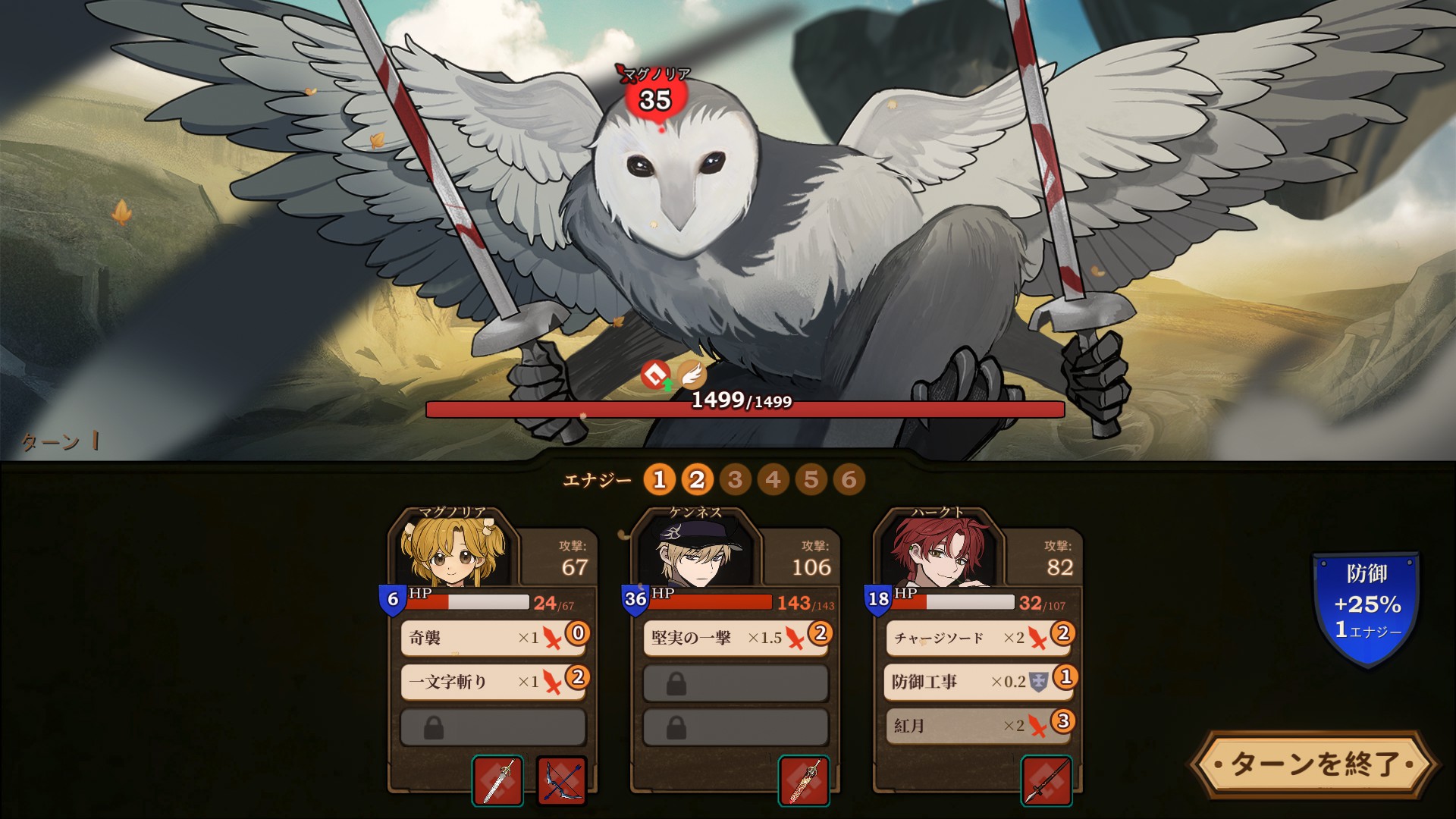The width and height of the screenshot is (1456, 819).
Task: Select Magnolia's sword weapon icon
Action: (497, 780)
